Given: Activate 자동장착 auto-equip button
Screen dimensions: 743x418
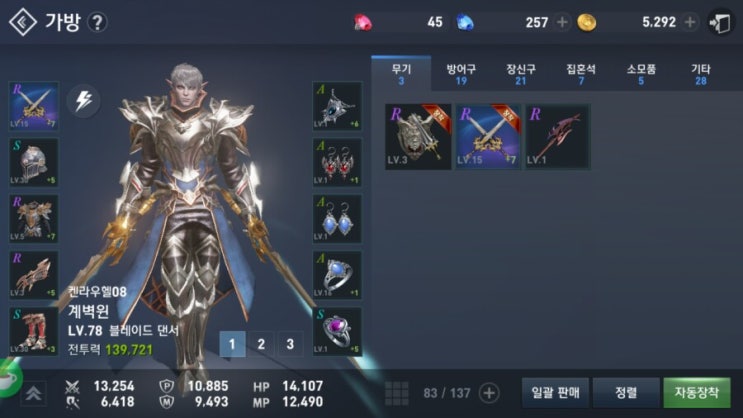Looking at the screenshot, I should (696, 392).
